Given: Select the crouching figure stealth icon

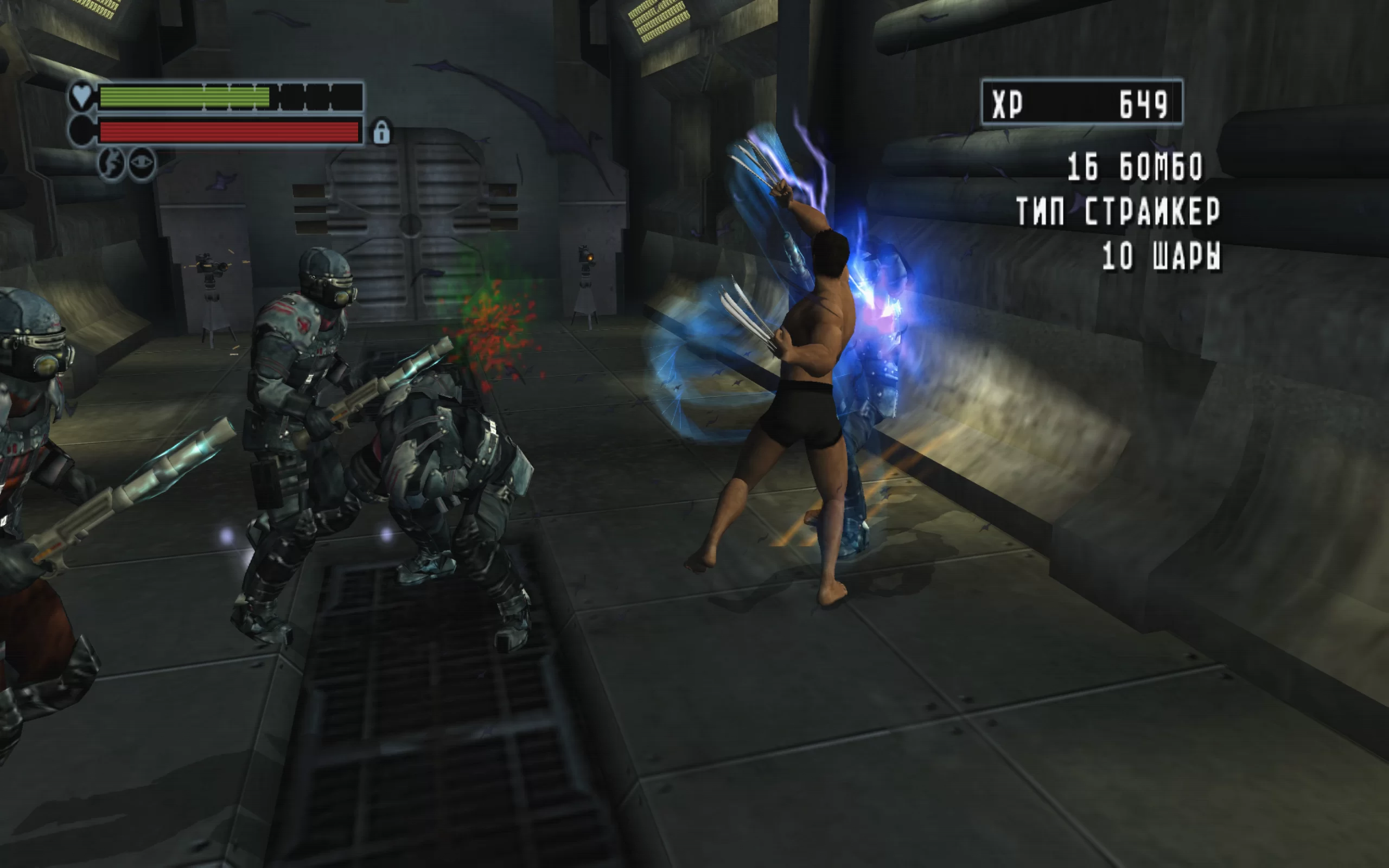Looking at the screenshot, I should point(112,164).
